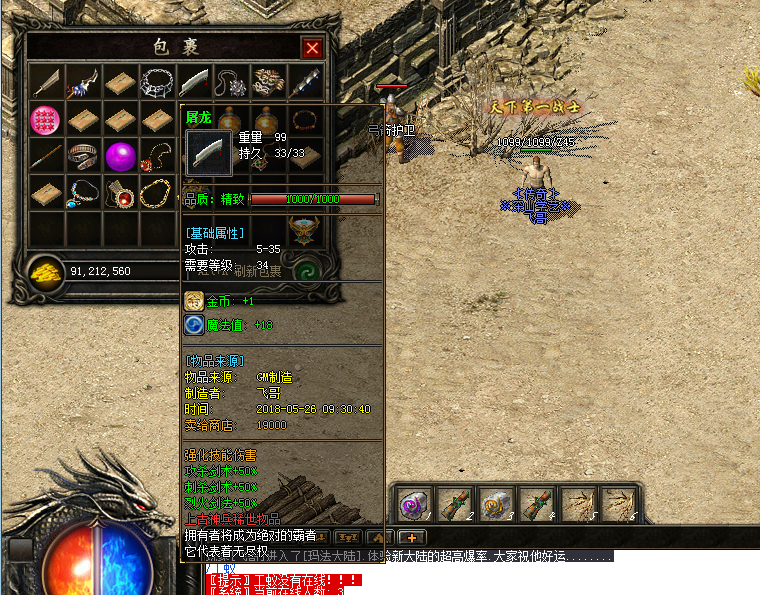The height and width of the screenshot is (595, 760).
Task: Close the 包裹 inventory window
Action: [312, 48]
